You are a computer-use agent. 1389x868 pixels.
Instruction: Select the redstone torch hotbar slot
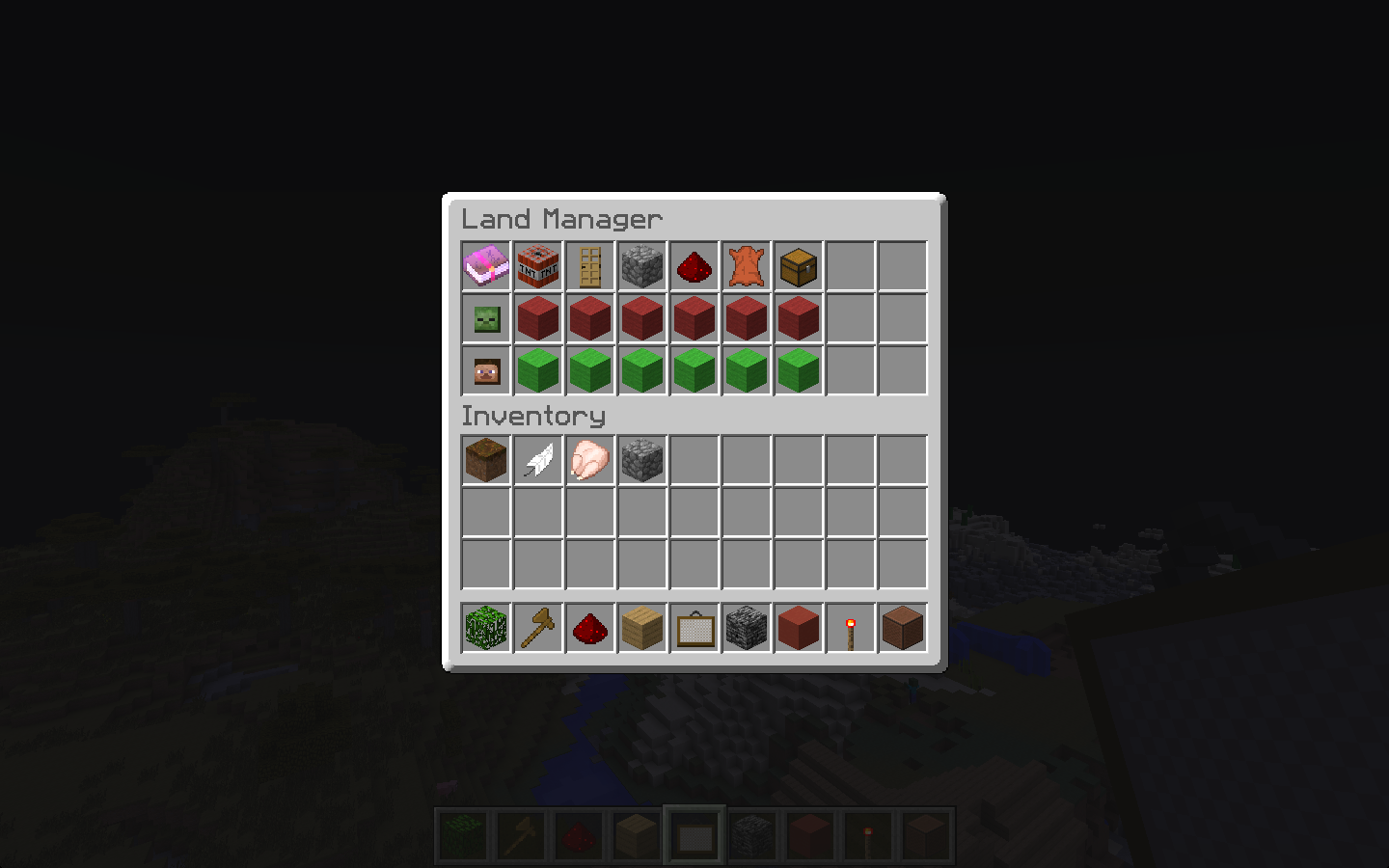point(850,628)
